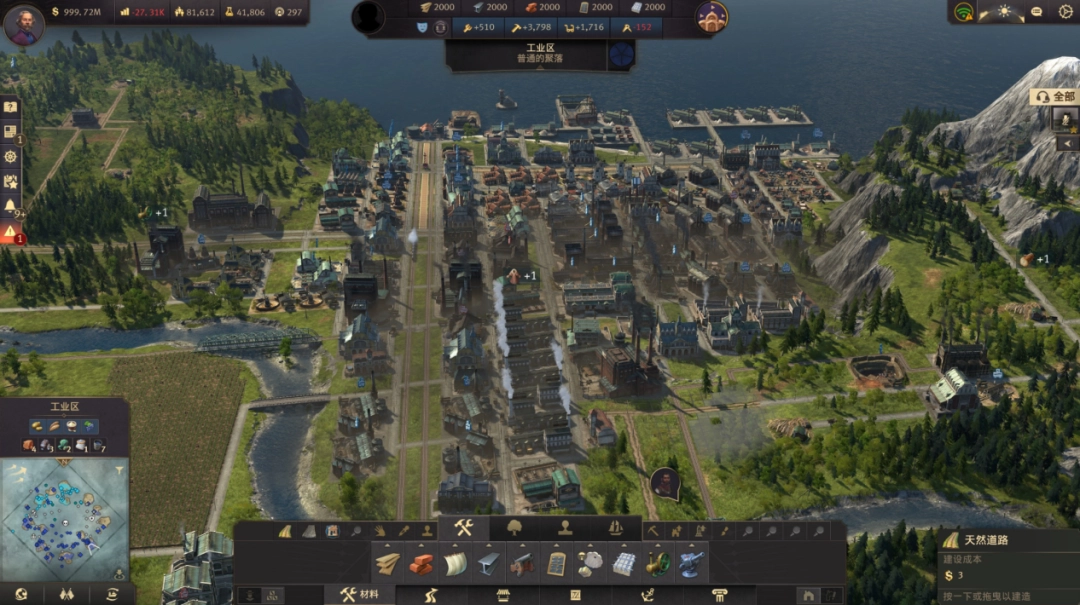
Task: Choose the red bricks item
Action: [421, 564]
